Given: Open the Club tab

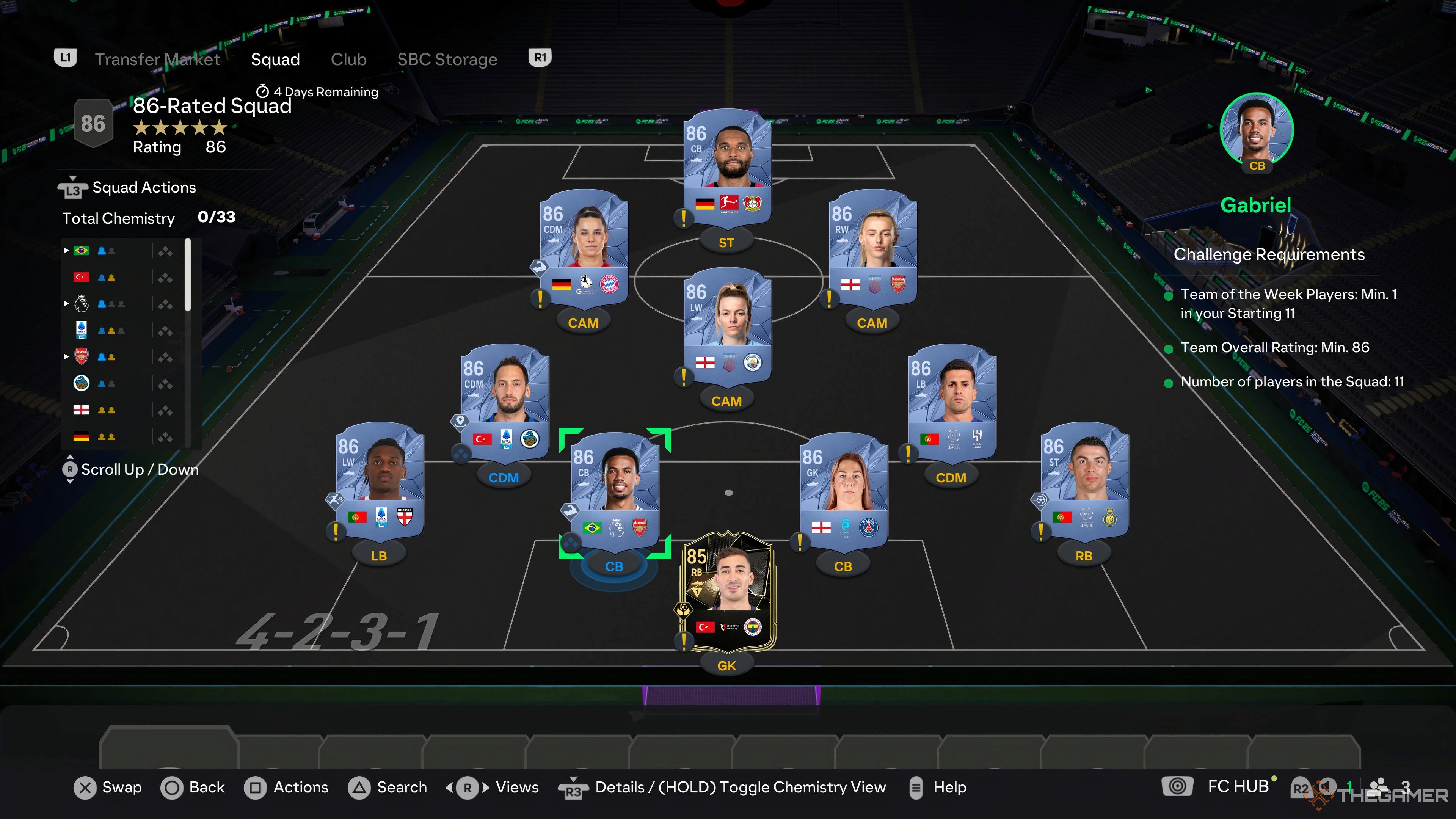Looking at the screenshot, I should click(348, 60).
